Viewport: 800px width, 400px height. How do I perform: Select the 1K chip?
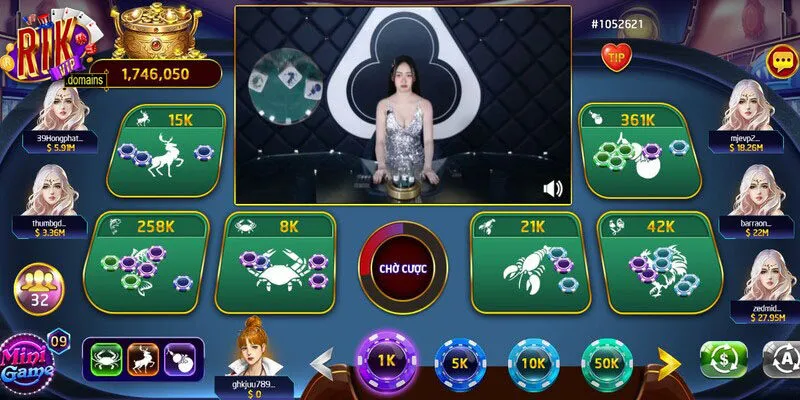click(383, 360)
